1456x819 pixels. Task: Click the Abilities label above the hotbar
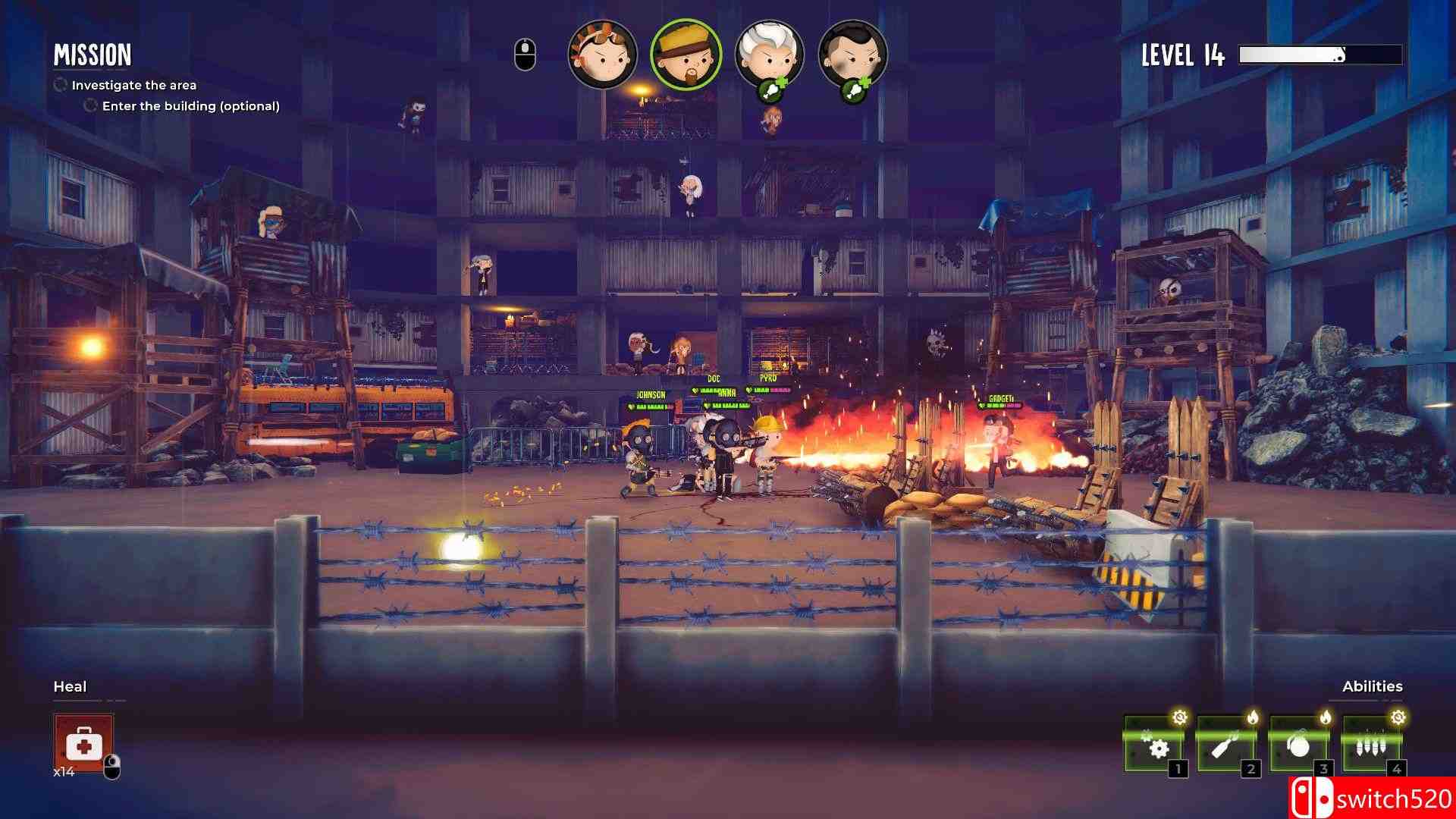click(1371, 686)
